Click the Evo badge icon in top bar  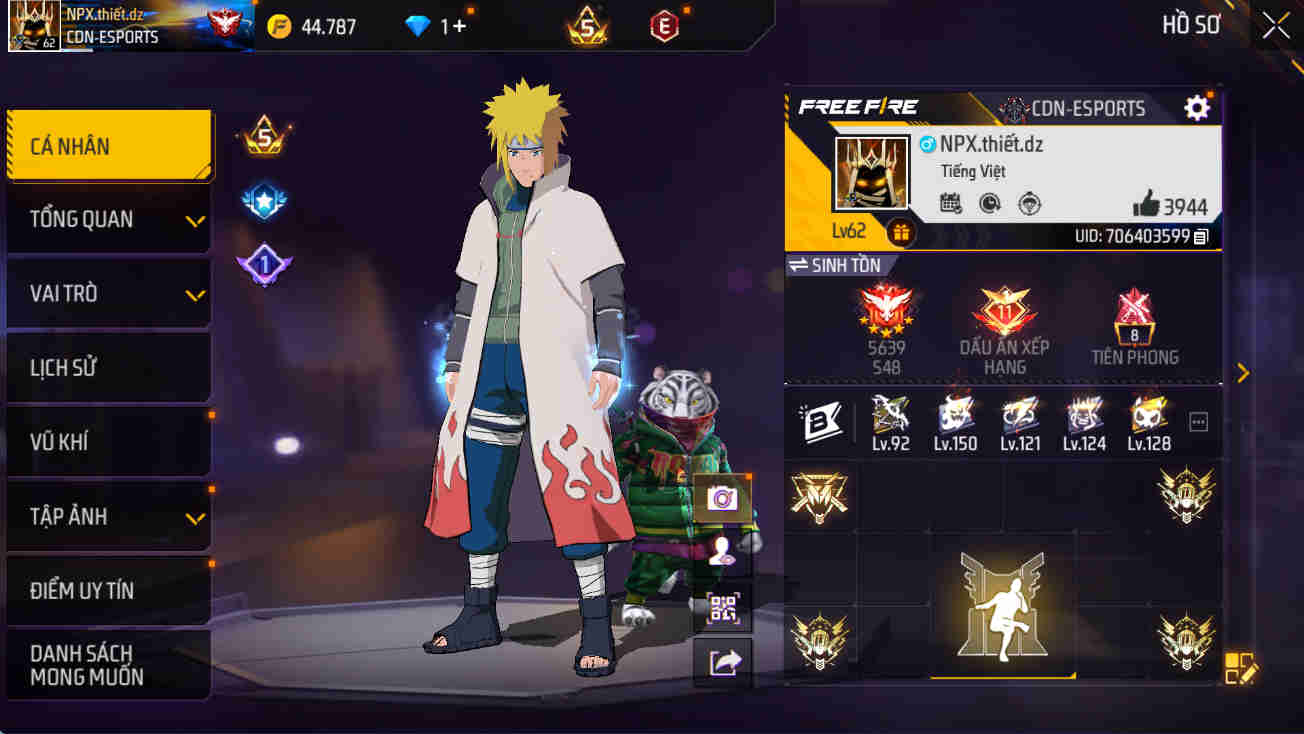(x=665, y=26)
